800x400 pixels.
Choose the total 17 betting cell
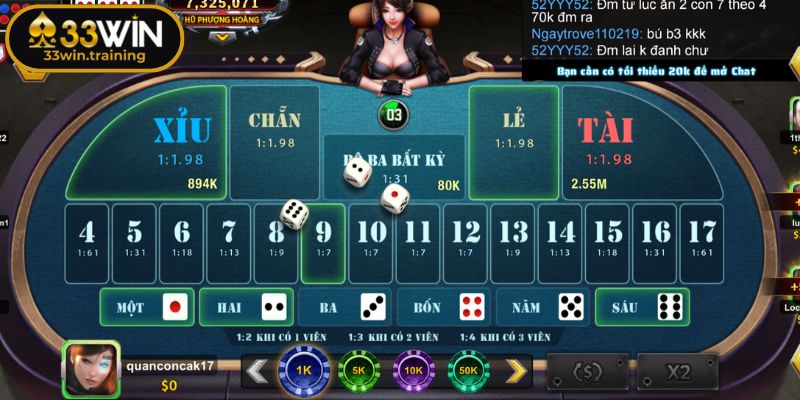(x=703, y=241)
